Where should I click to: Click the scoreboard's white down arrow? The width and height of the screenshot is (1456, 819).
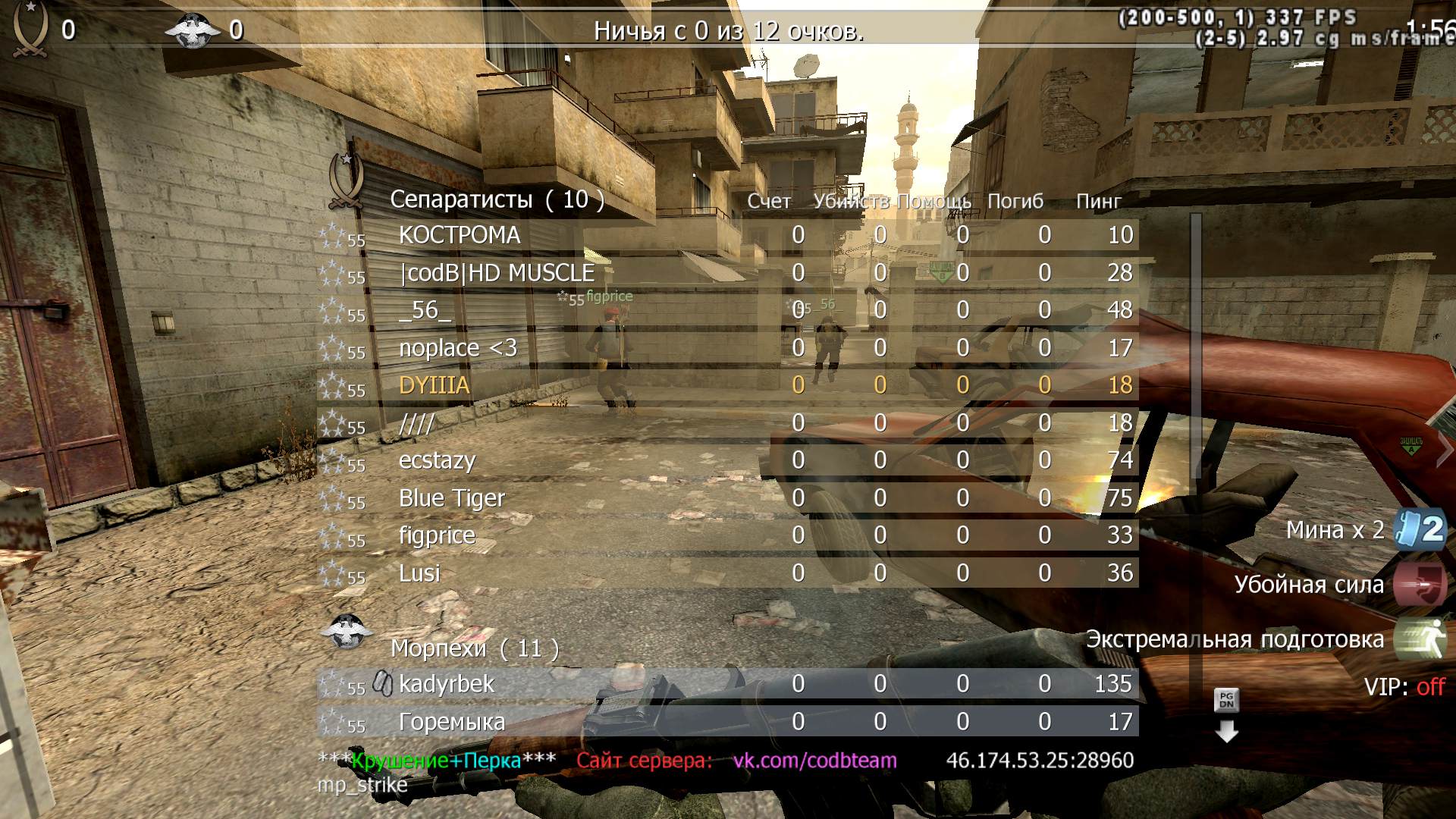(x=1226, y=732)
